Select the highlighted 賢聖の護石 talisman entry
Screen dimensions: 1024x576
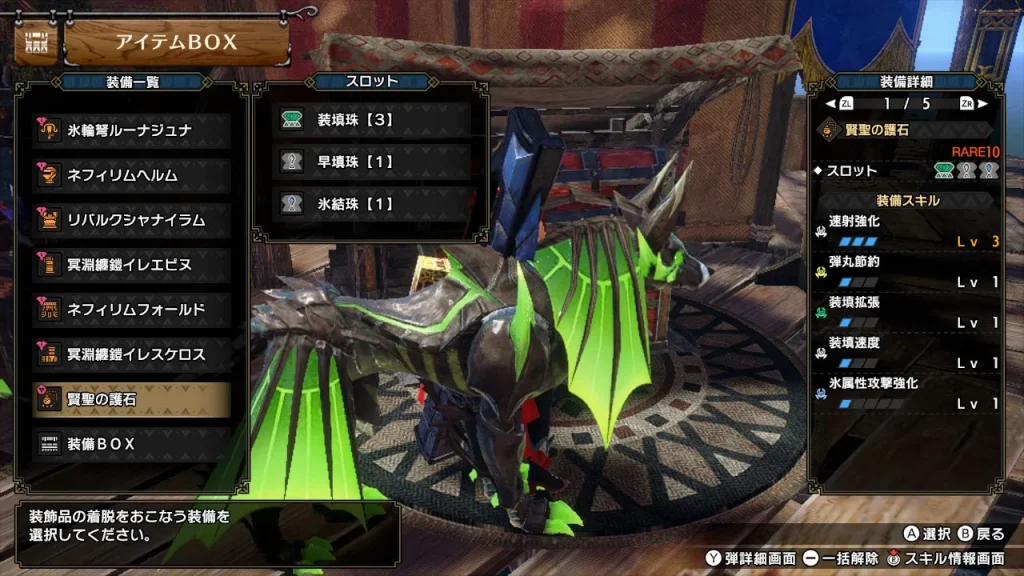point(131,400)
